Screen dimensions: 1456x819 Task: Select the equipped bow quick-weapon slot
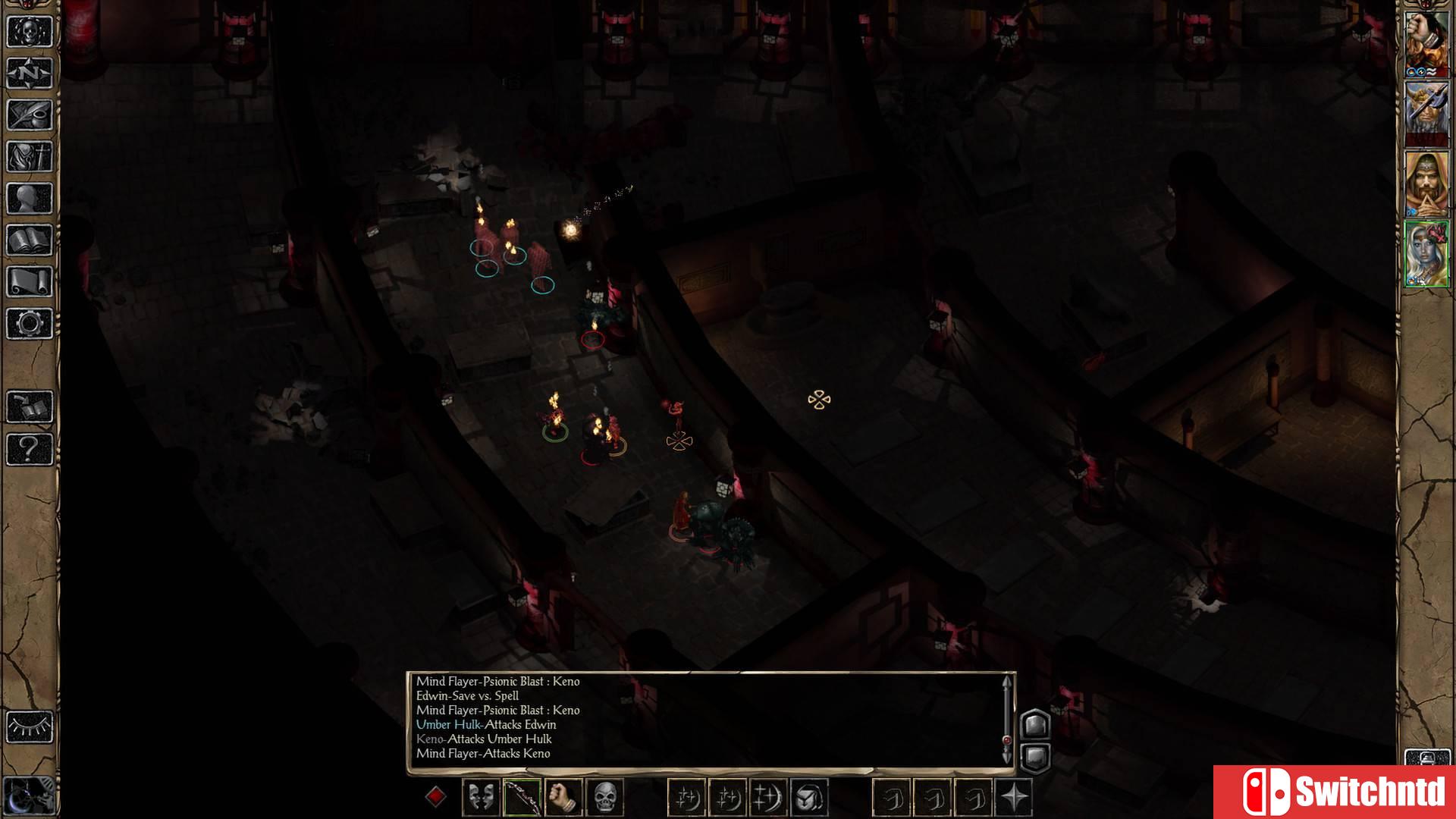pyautogui.click(x=522, y=796)
